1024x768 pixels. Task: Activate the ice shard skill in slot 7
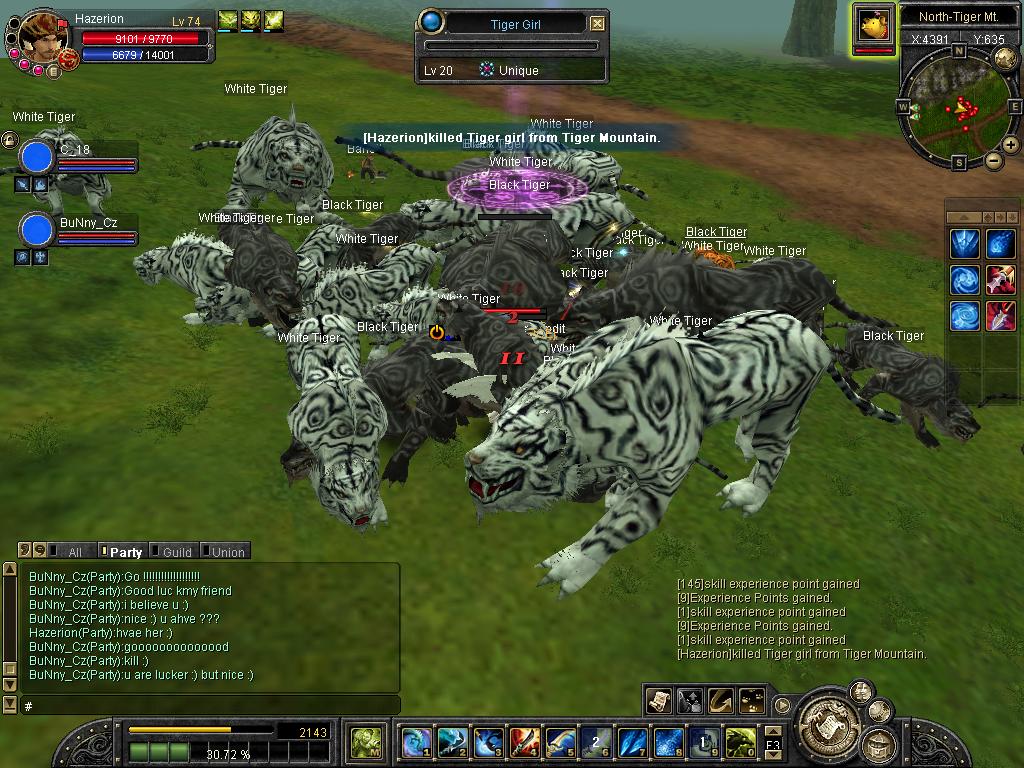(632, 743)
